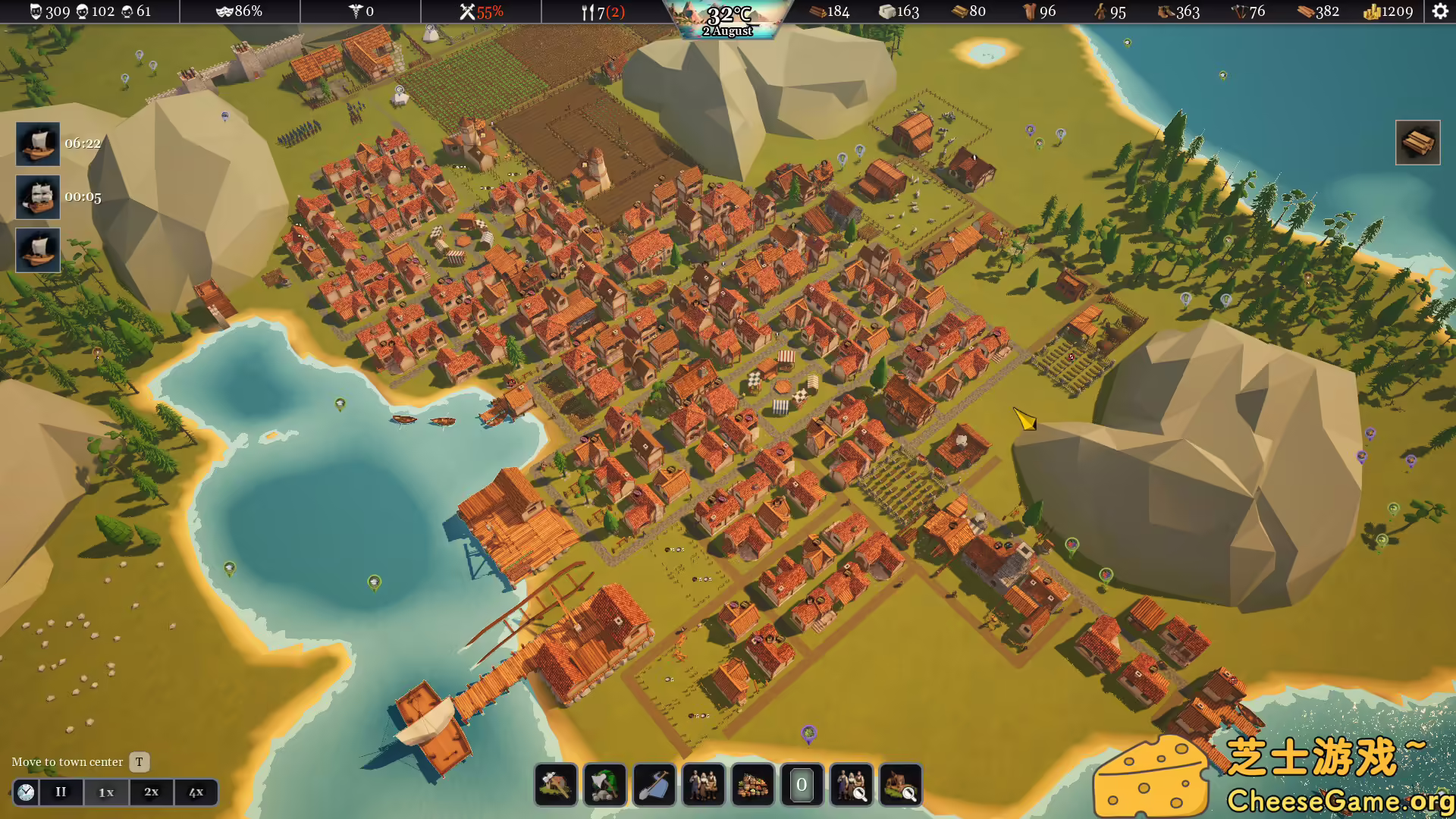Select the tree chopping tool
The width and height of the screenshot is (1456, 819).
pos(604,786)
